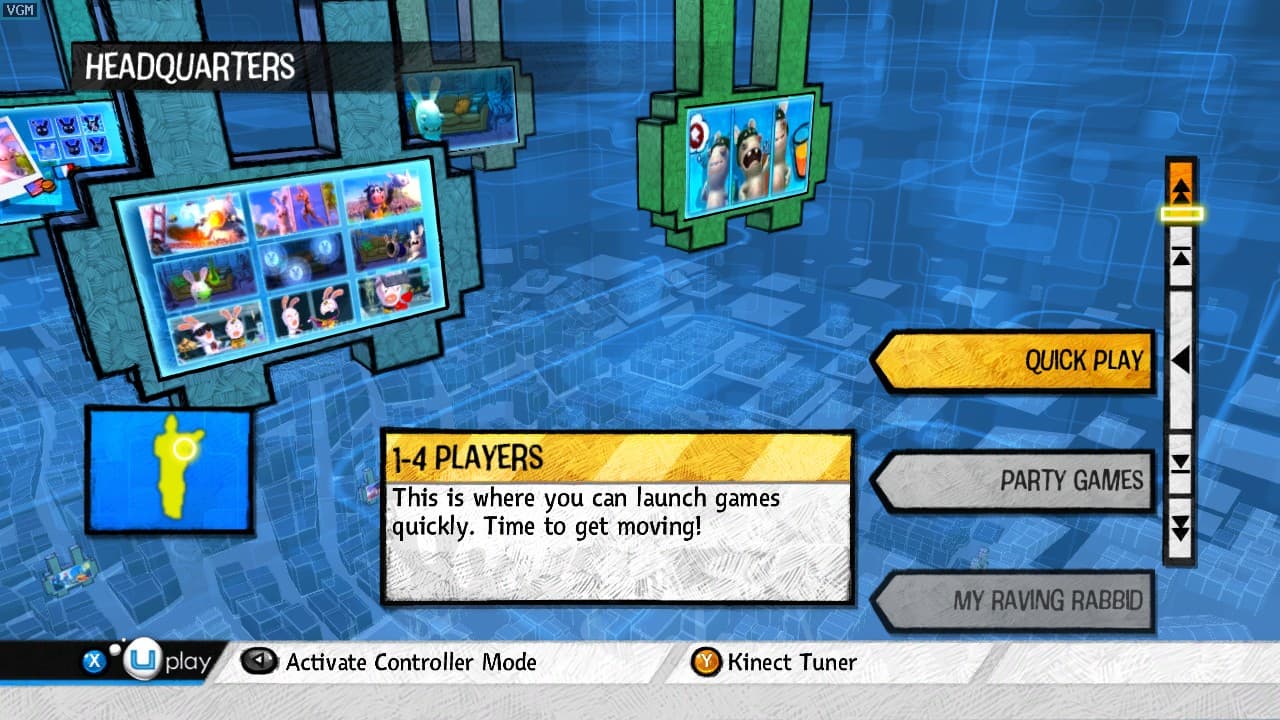This screenshot has height=720, width=1280.
Task: Click the VGM badge in the top-left corner
Action: 22,10
